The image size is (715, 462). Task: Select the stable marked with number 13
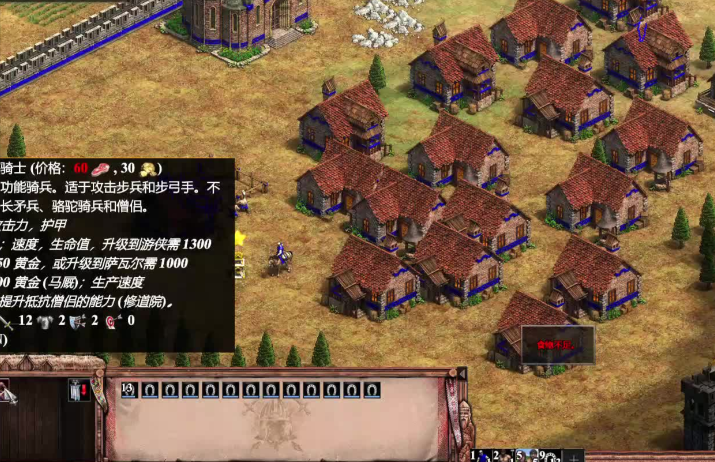point(129,390)
